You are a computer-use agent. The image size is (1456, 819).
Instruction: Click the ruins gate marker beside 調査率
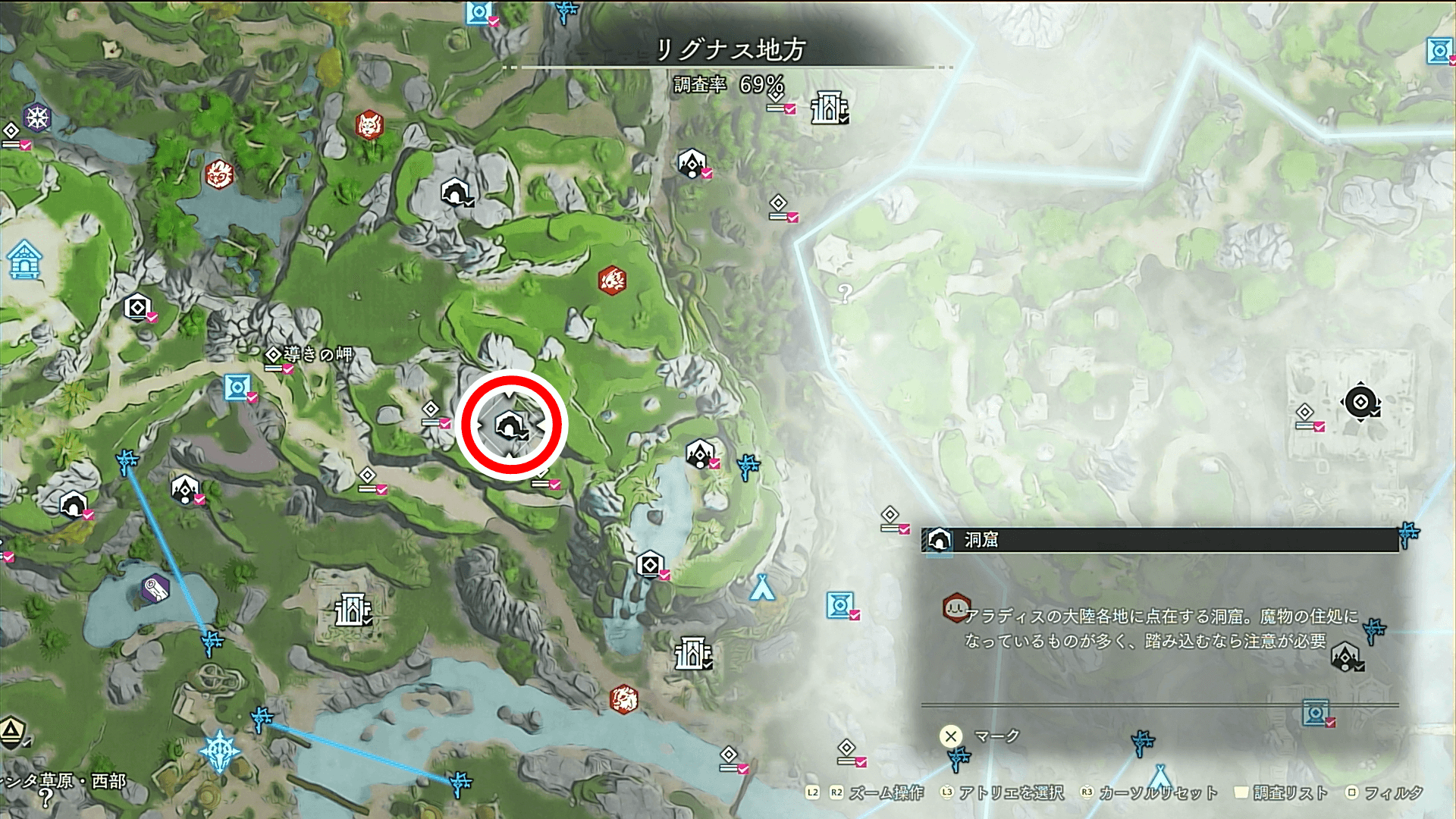[829, 108]
